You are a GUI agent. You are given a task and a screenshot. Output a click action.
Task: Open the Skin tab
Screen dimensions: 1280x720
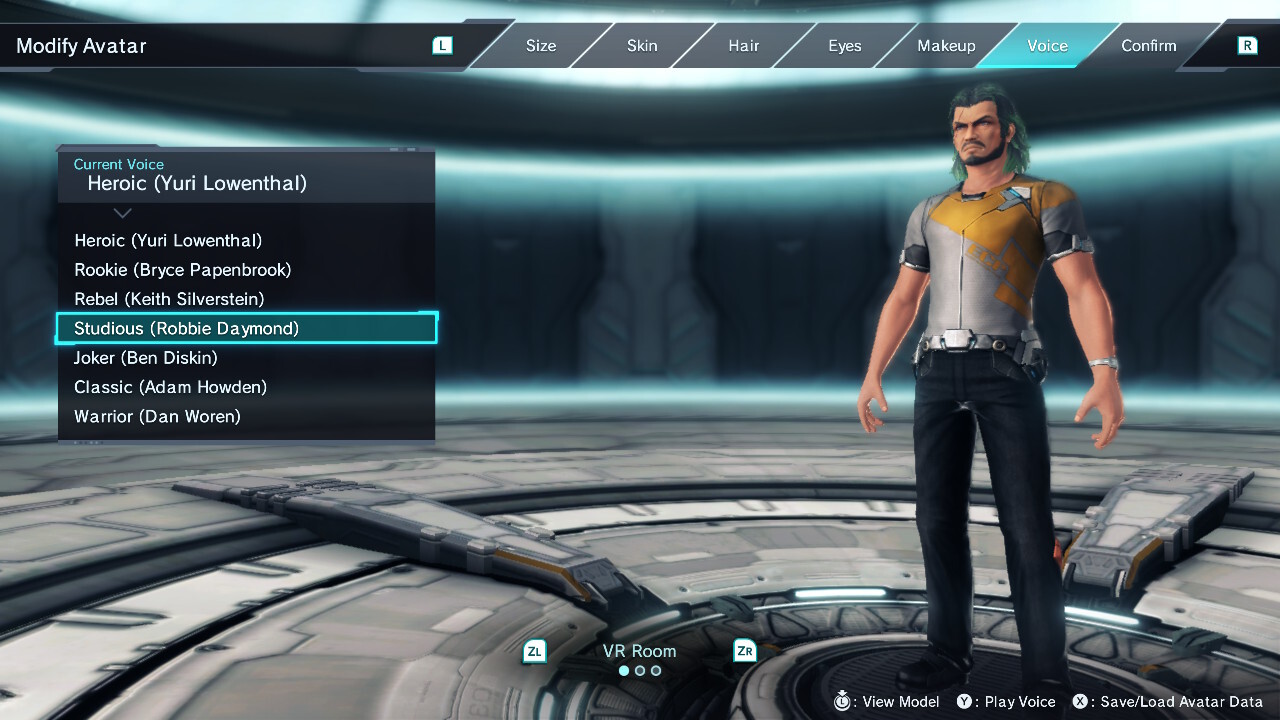coord(642,46)
